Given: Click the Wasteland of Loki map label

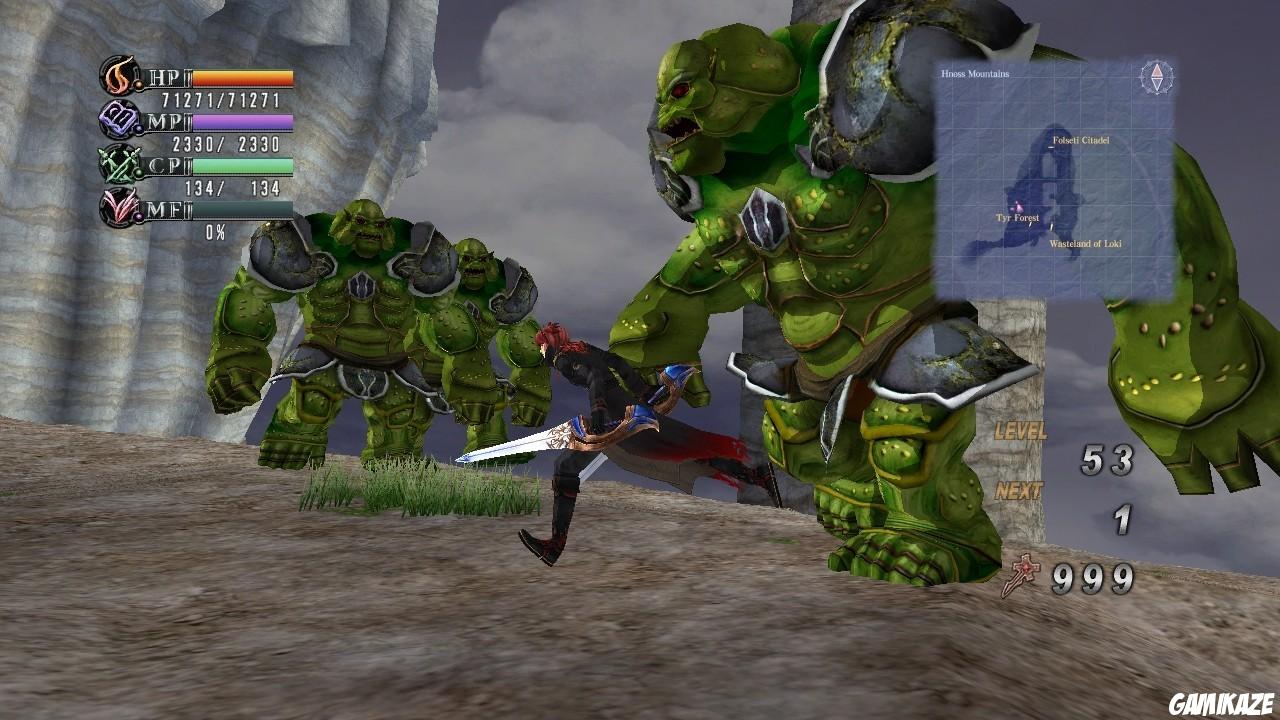Looking at the screenshot, I should coord(1086,242).
